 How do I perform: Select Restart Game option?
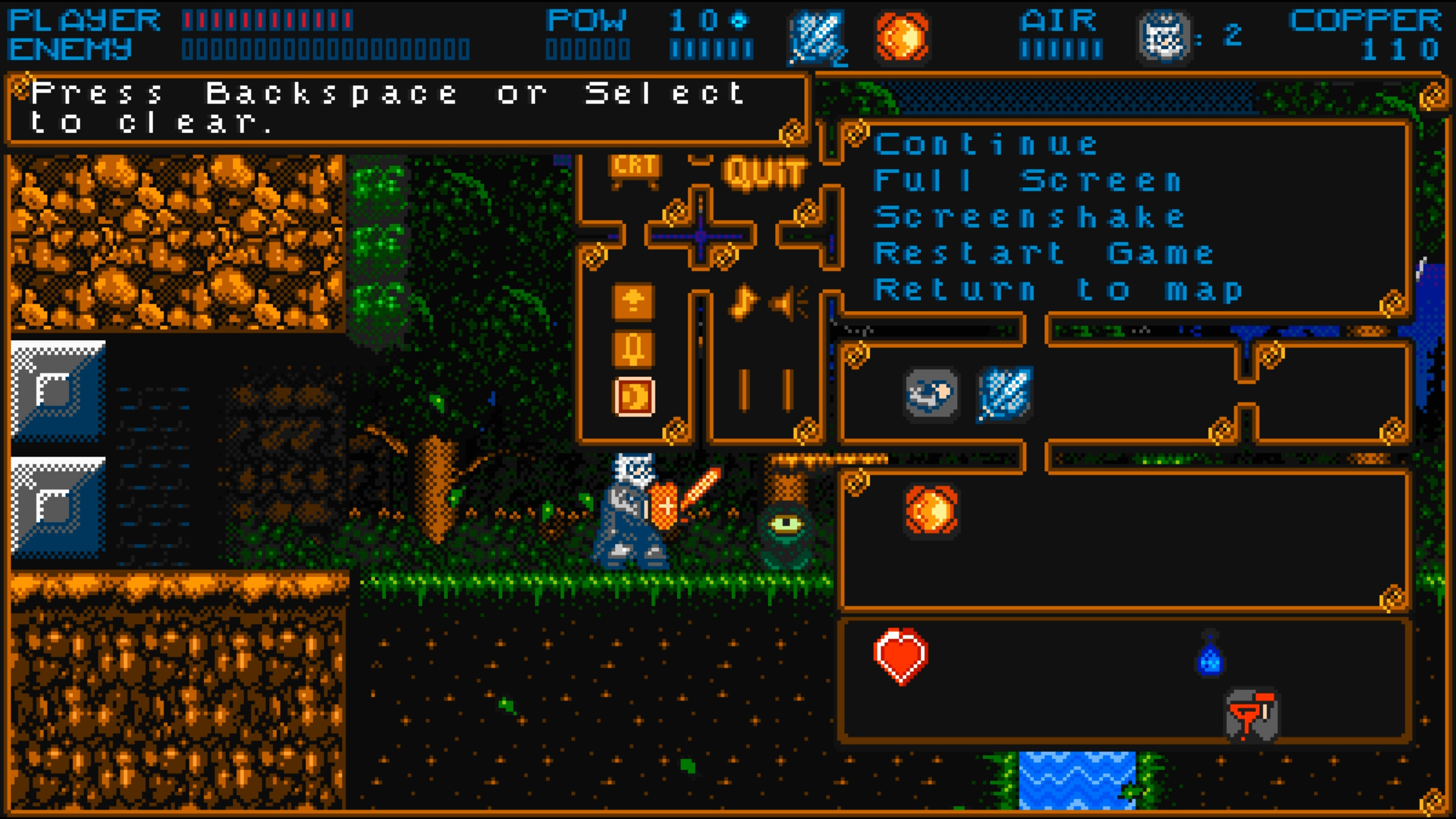tap(1044, 252)
